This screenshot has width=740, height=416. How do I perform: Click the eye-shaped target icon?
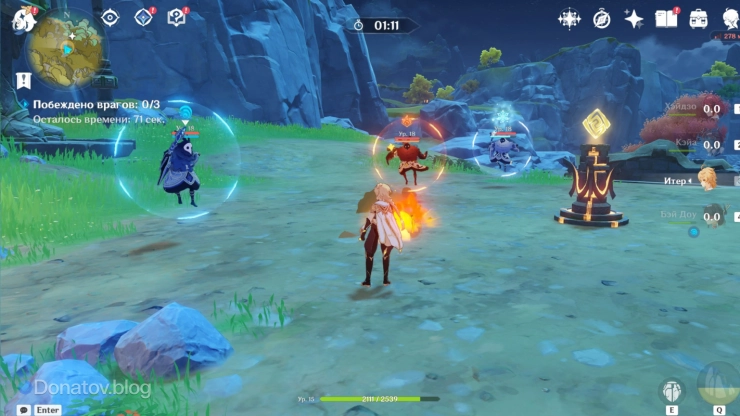coord(111,17)
